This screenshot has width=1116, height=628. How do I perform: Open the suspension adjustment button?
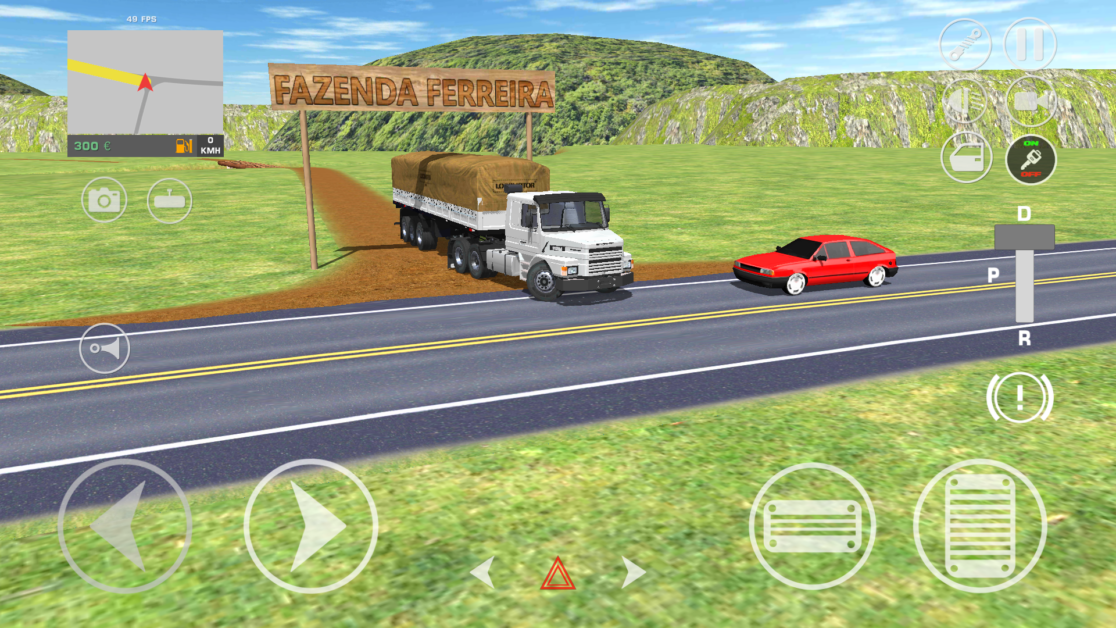965,44
